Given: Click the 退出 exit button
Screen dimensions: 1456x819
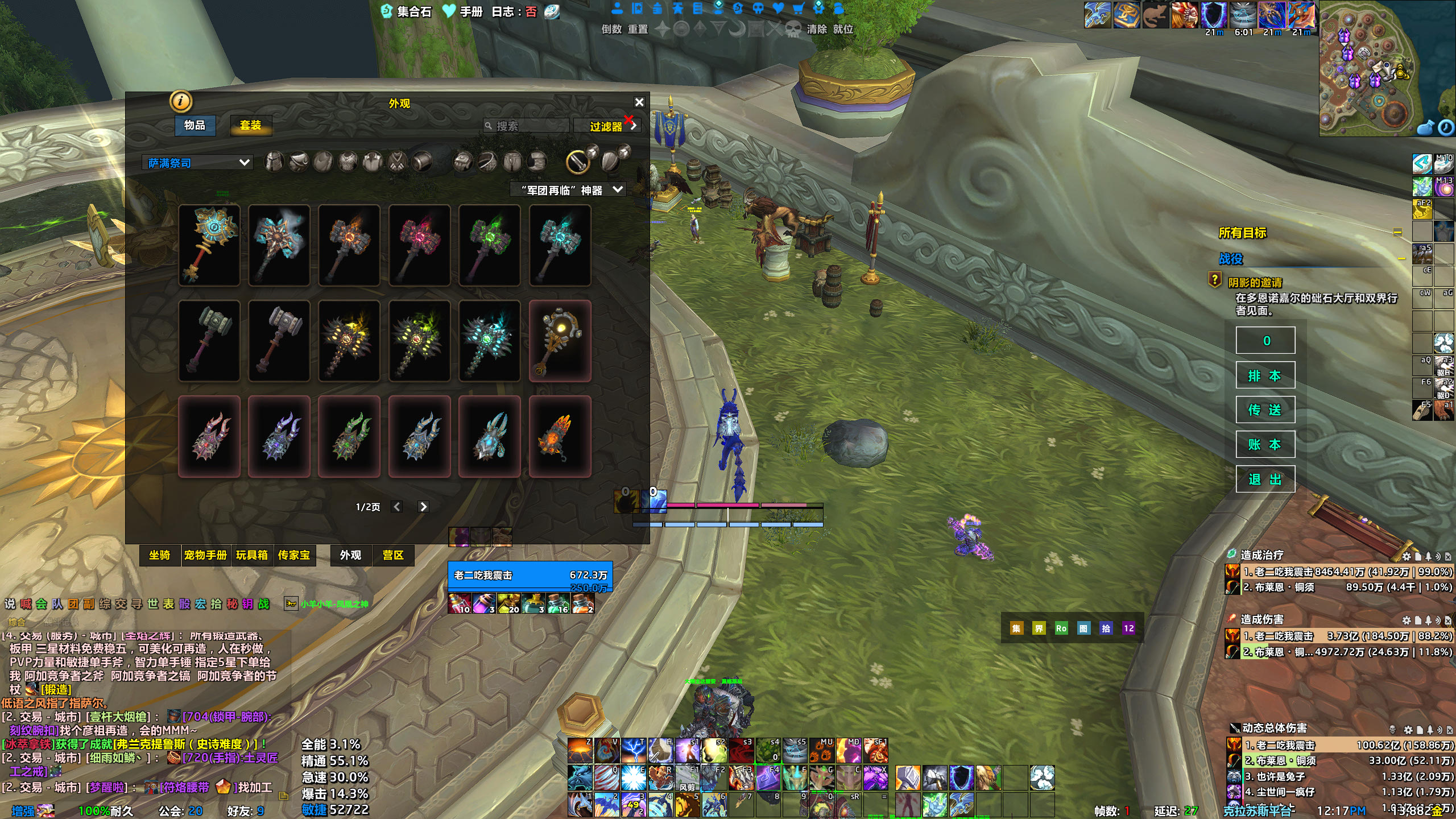Looking at the screenshot, I should (1265, 479).
